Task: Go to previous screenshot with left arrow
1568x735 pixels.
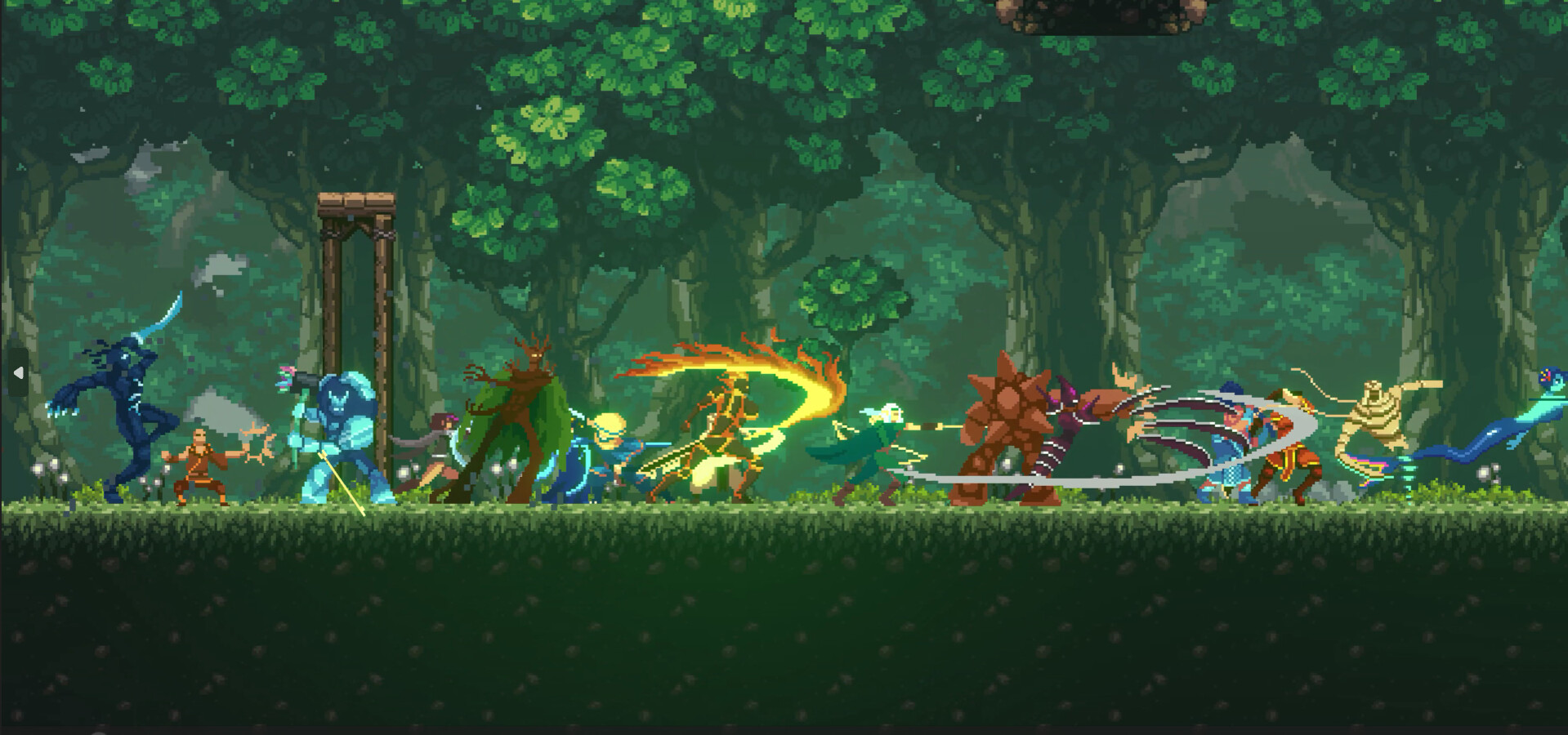Action: point(18,373)
